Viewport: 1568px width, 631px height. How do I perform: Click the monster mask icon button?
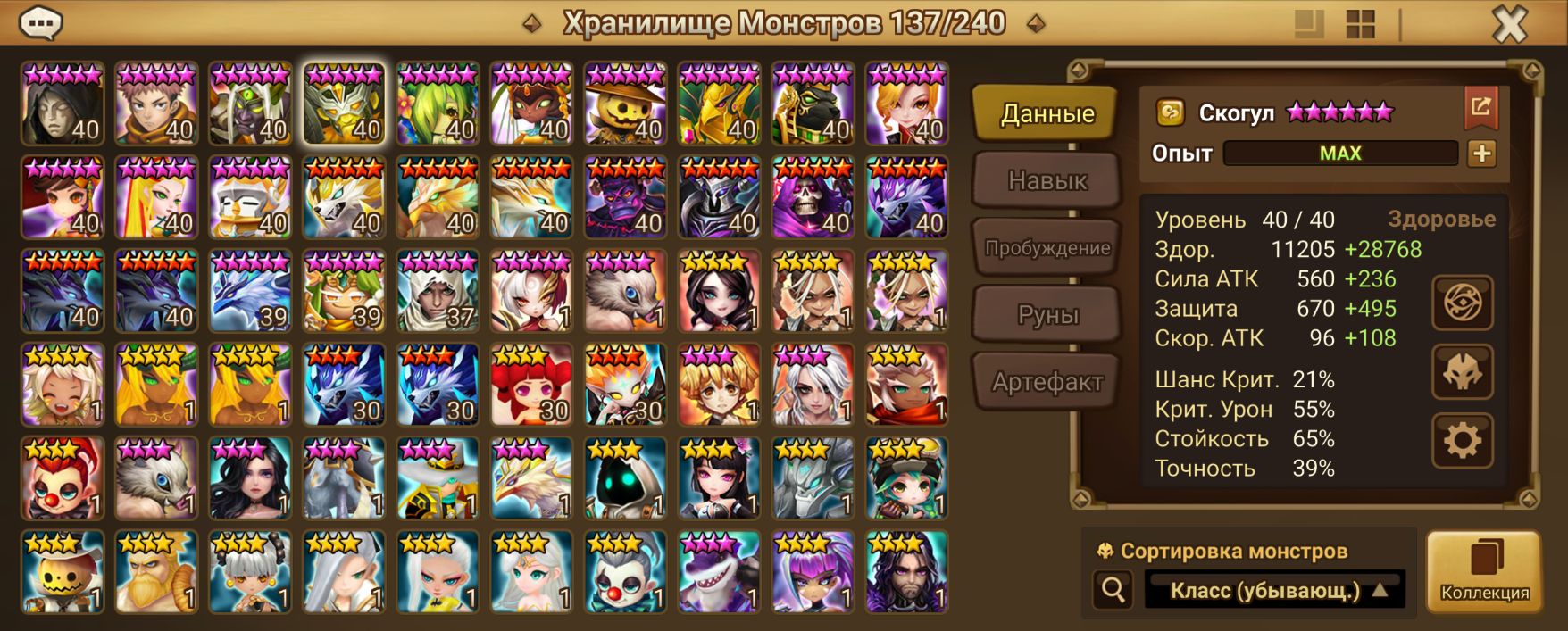tap(1462, 371)
